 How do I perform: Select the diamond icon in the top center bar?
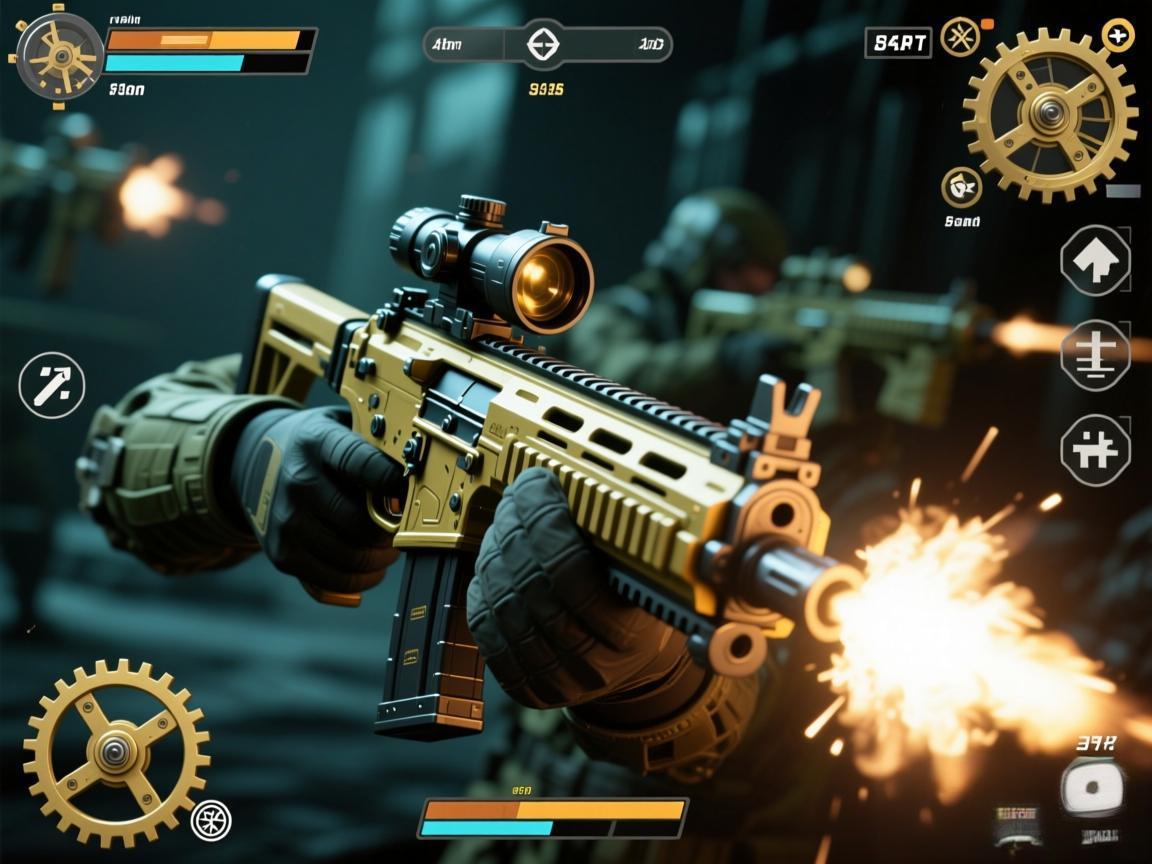543,44
